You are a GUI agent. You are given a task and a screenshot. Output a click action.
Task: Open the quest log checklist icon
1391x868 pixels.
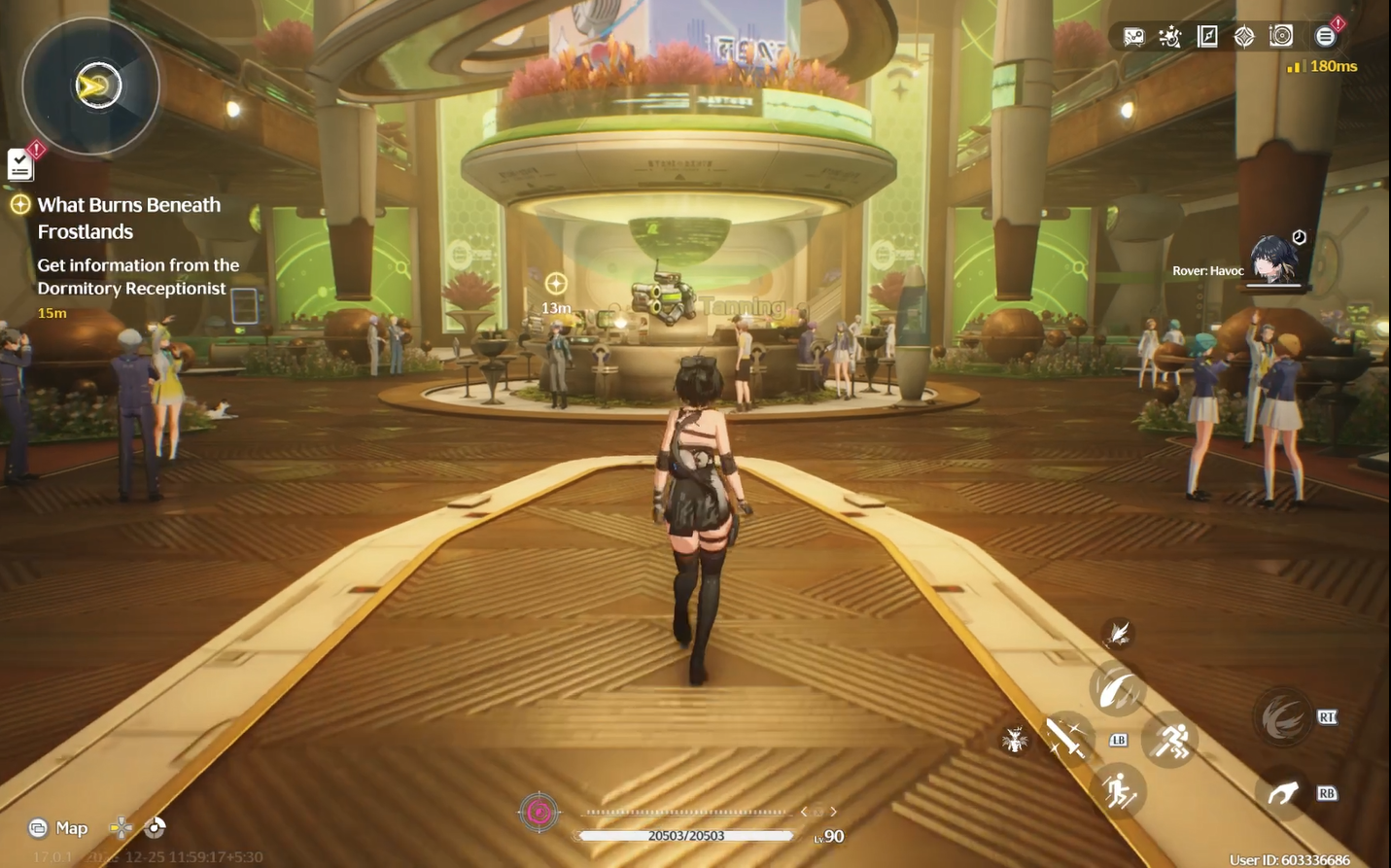(x=20, y=164)
